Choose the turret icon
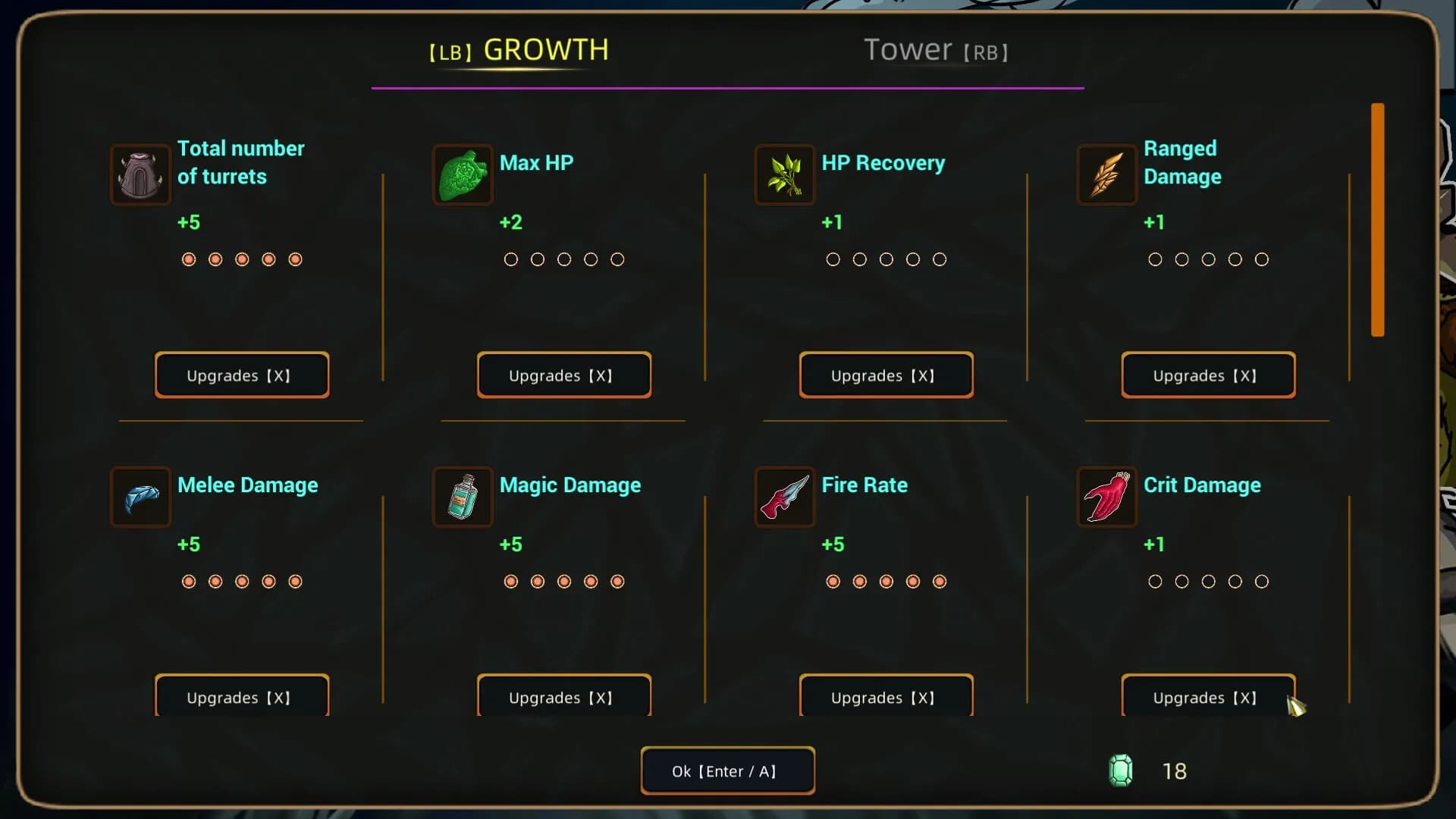Screen dimensions: 1456x819 pyautogui.click(x=140, y=175)
